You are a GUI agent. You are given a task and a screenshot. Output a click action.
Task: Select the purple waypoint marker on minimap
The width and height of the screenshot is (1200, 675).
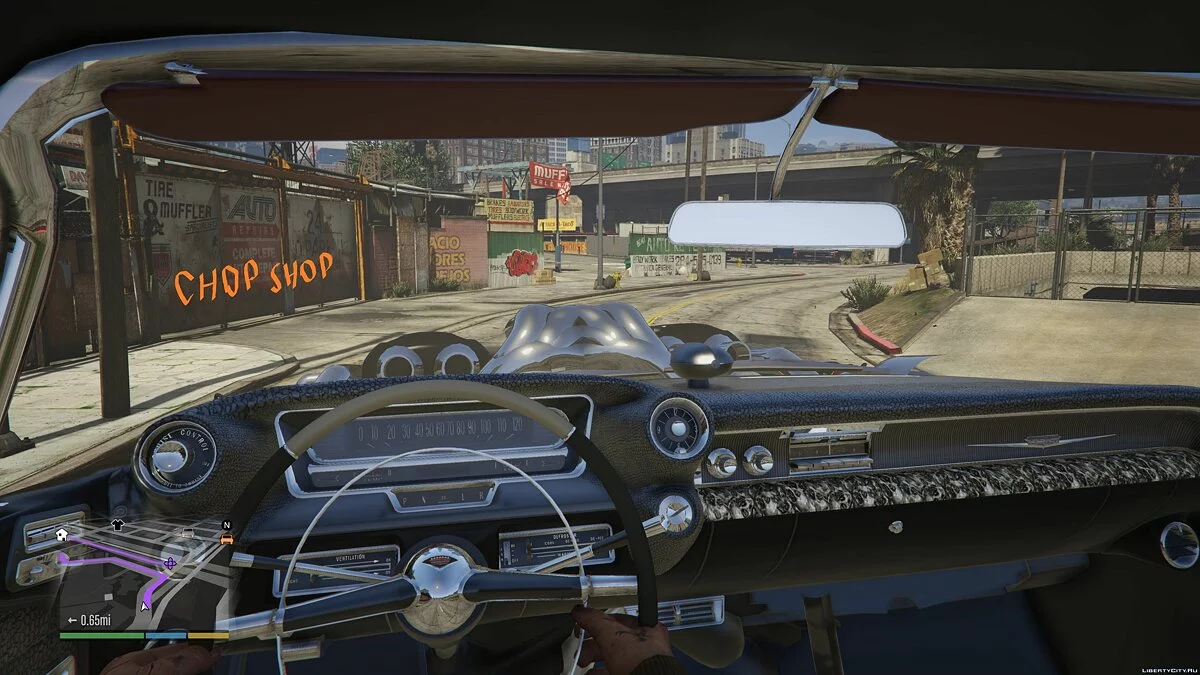coord(169,564)
